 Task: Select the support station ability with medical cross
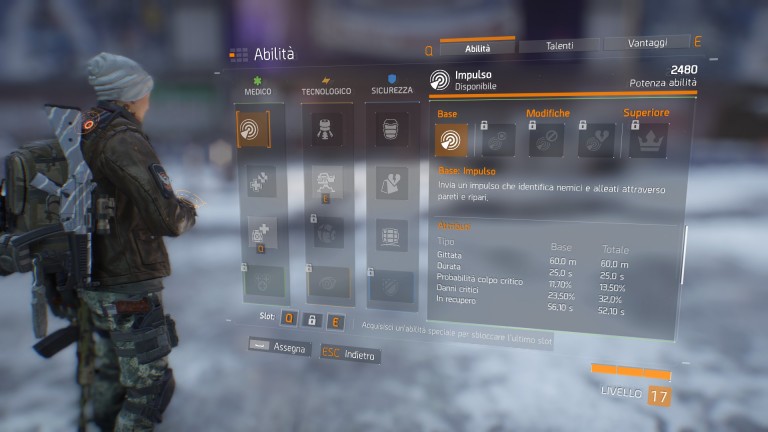(252, 232)
